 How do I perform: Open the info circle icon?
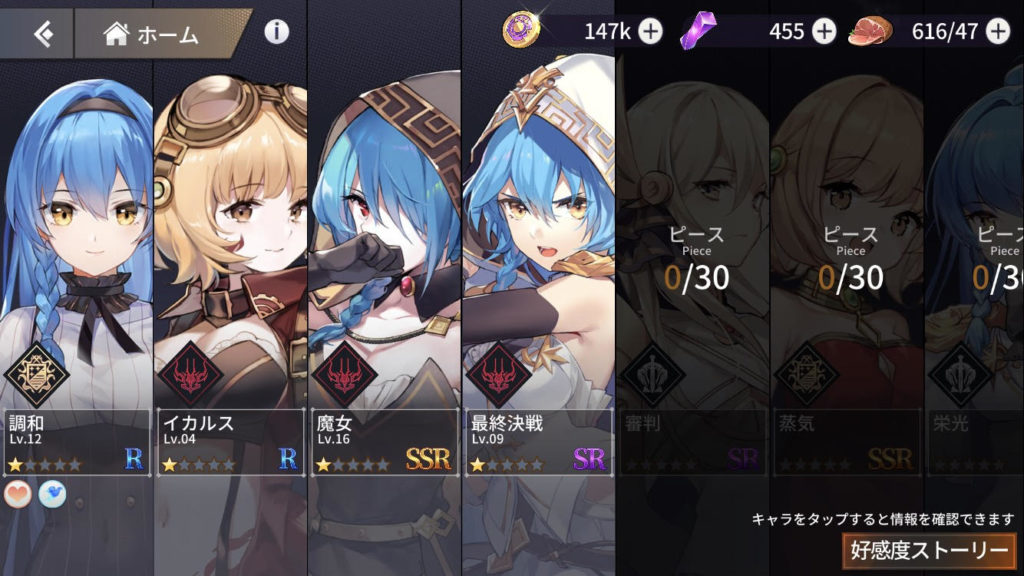click(277, 32)
